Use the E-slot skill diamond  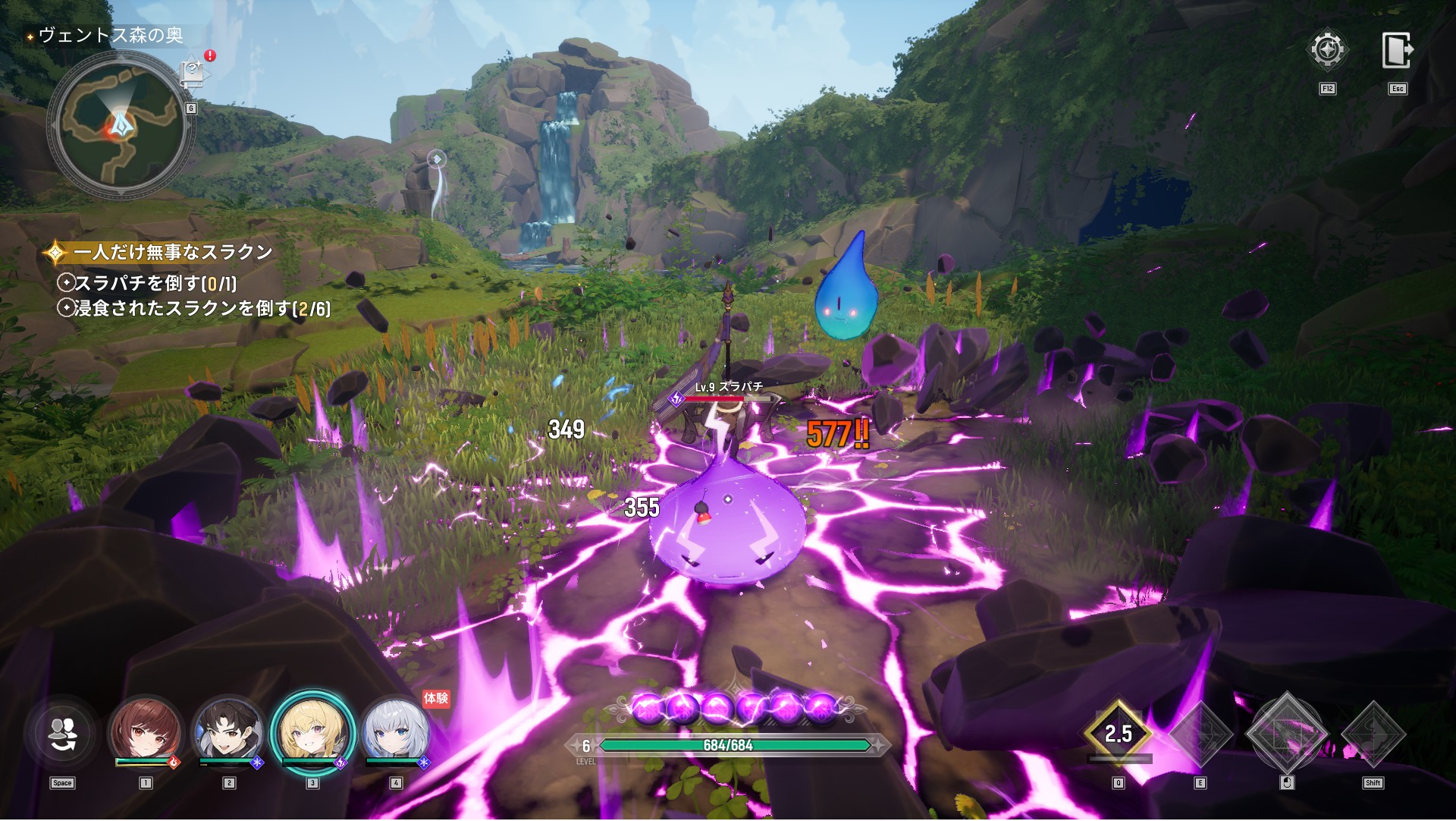(x=1201, y=734)
